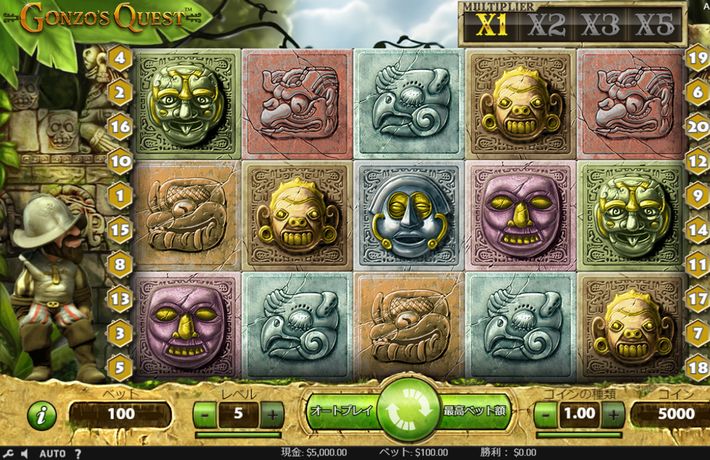Select payline 14 marker
The width and height of the screenshot is (710, 460).
[x=697, y=228]
